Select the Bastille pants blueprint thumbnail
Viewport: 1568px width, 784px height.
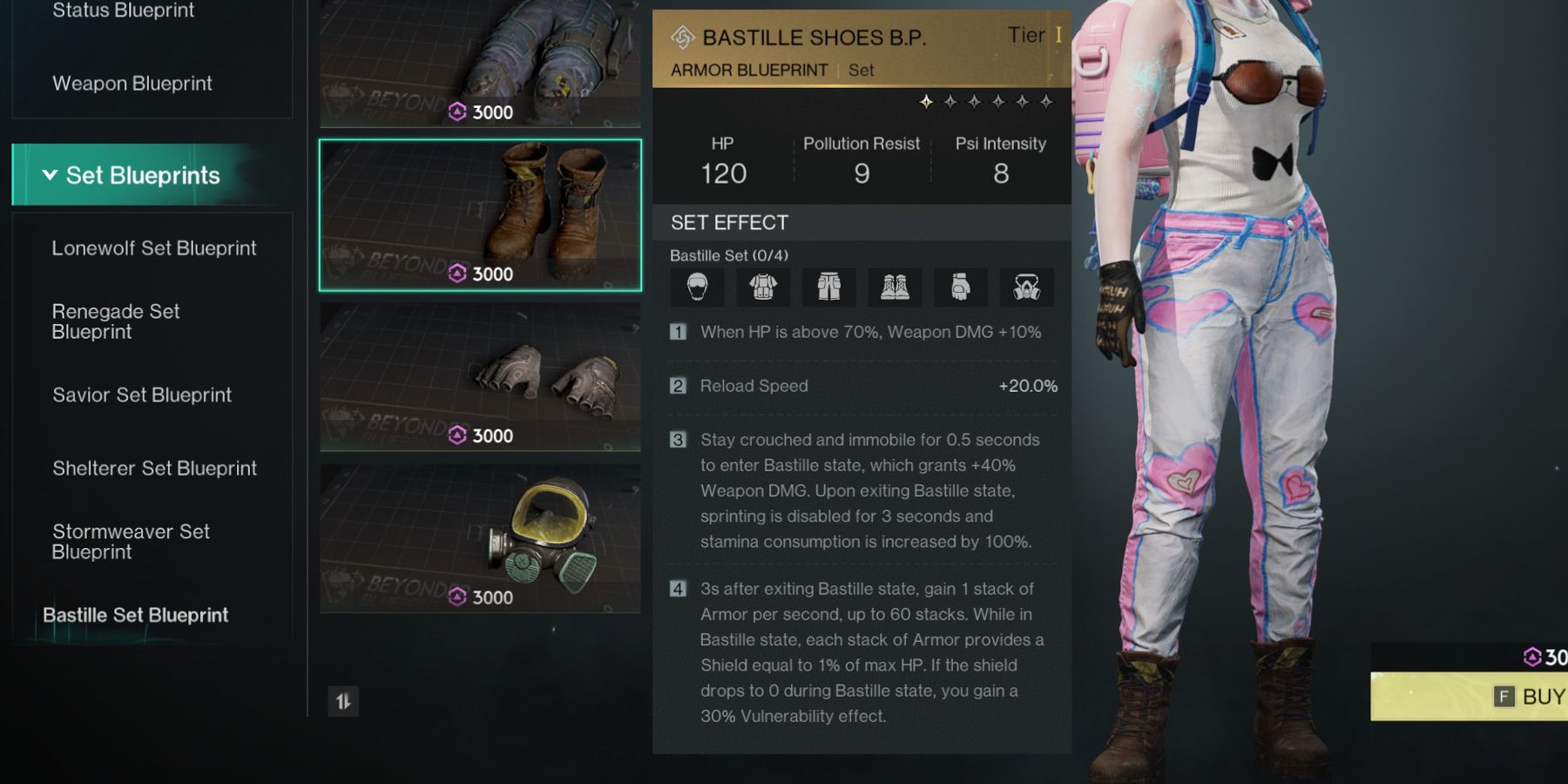(480, 63)
